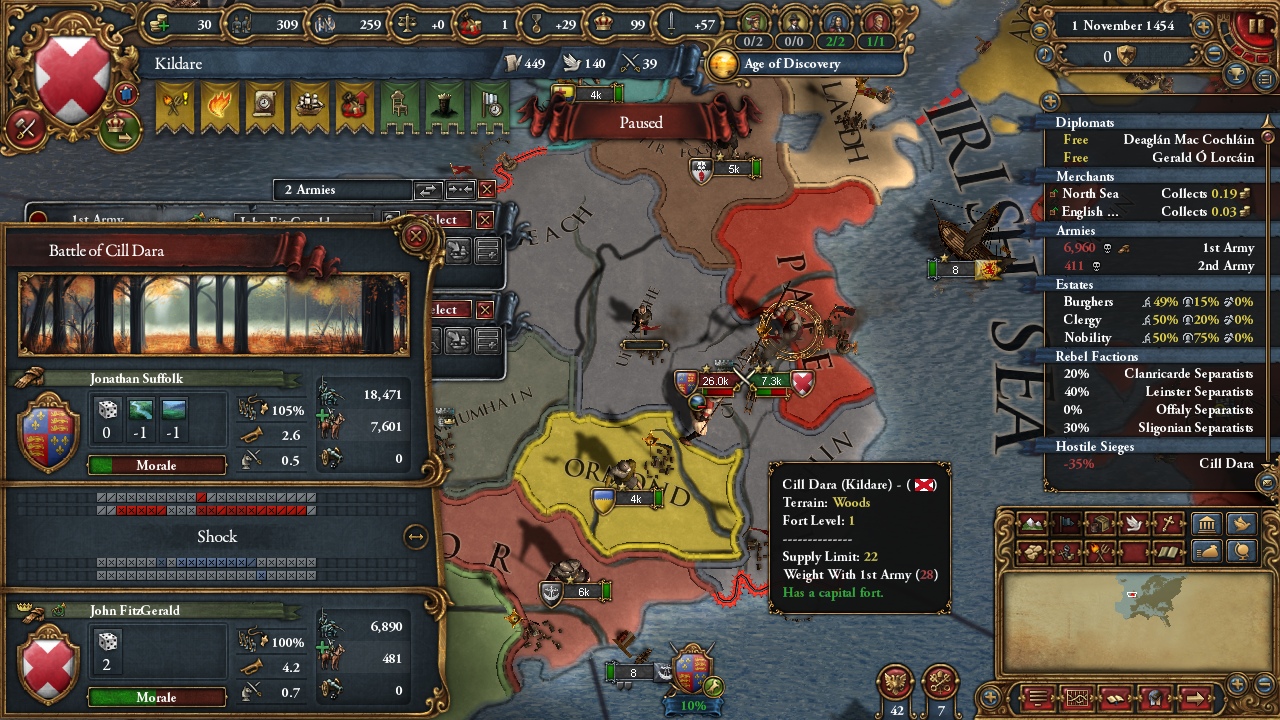
Task: Click Europe on the minimap
Action: (1160, 593)
